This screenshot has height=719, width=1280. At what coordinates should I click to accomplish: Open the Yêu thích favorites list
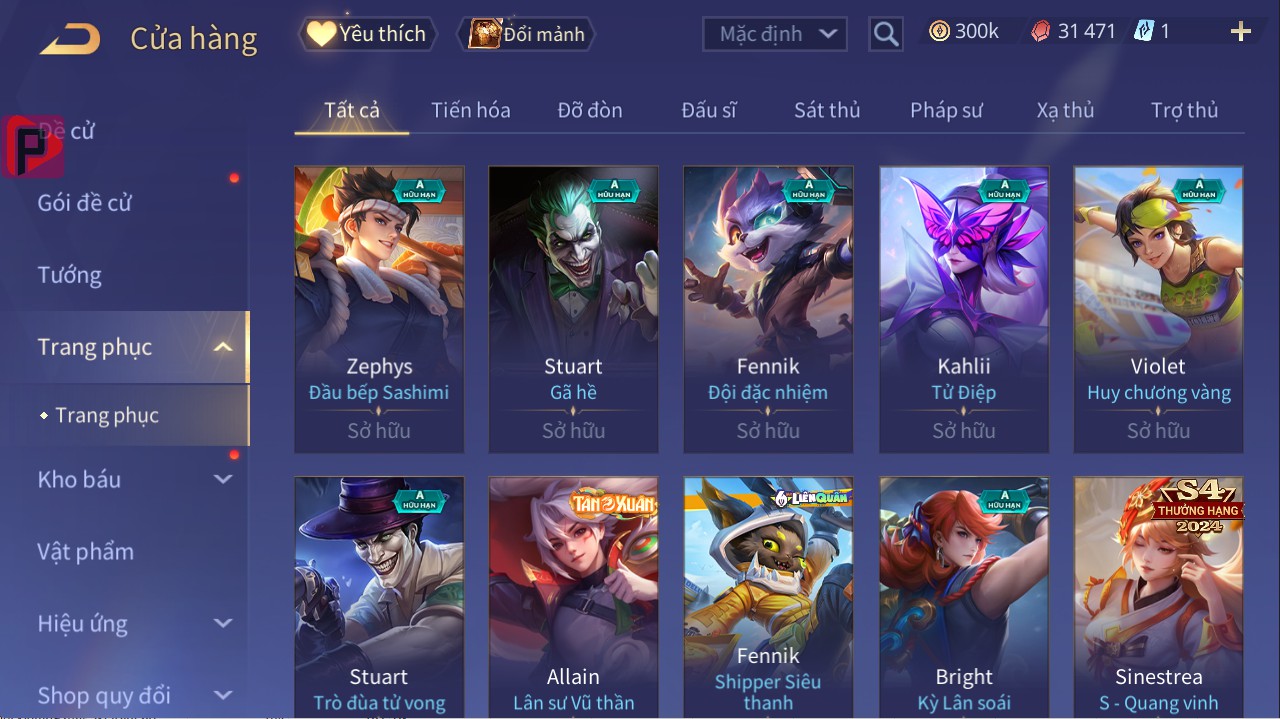(x=368, y=34)
